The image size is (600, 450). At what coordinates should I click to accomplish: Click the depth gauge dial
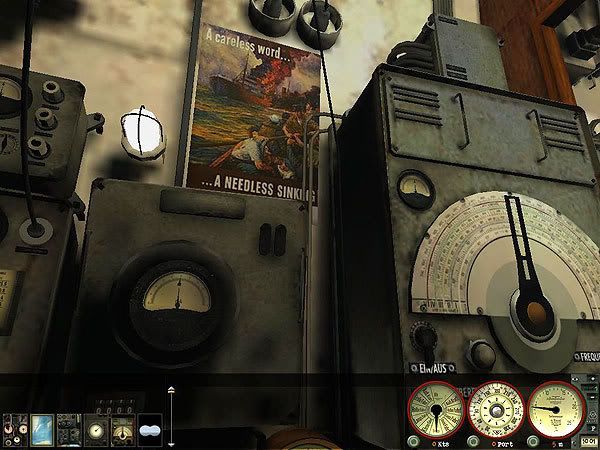coord(556,410)
